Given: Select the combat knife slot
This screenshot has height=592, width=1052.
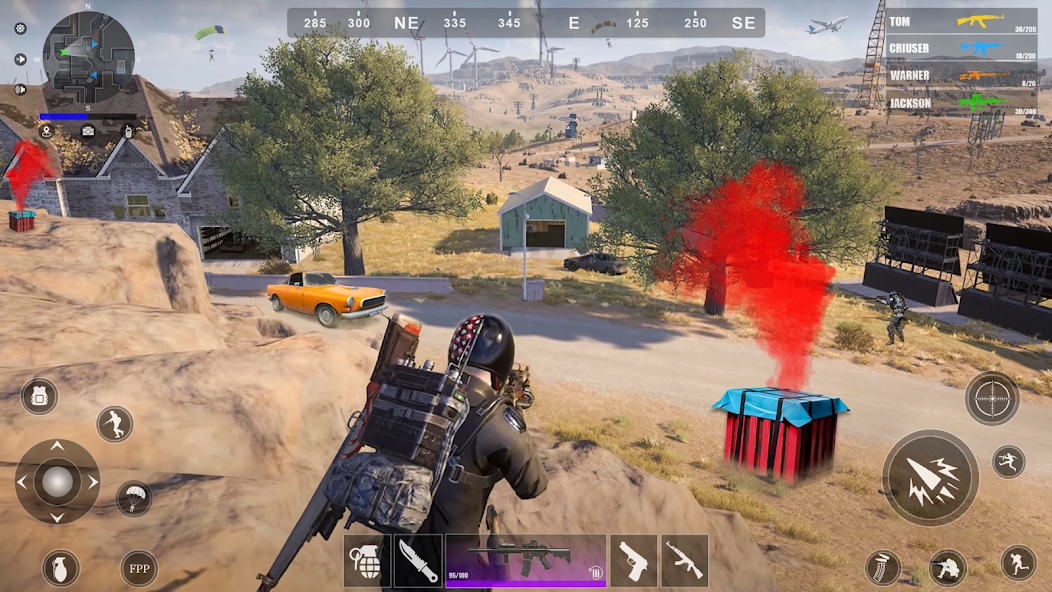Looking at the screenshot, I should (417, 560).
